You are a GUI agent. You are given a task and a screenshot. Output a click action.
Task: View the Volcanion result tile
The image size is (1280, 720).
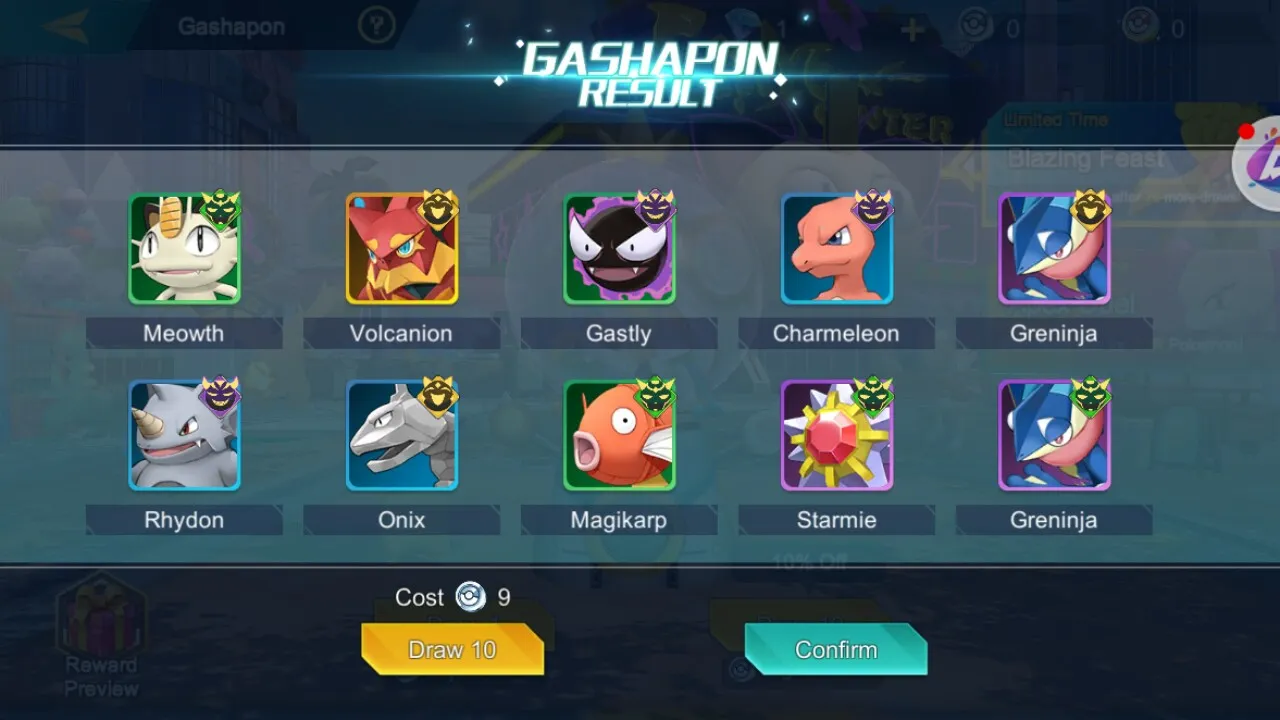tap(402, 249)
